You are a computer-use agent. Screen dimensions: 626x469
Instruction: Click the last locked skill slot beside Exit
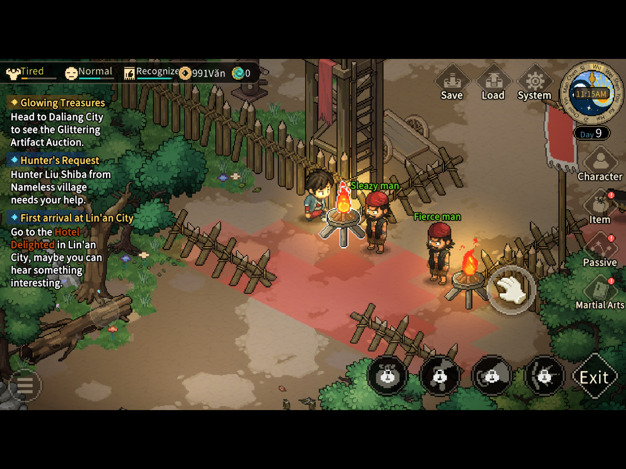(x=543, y=376)
